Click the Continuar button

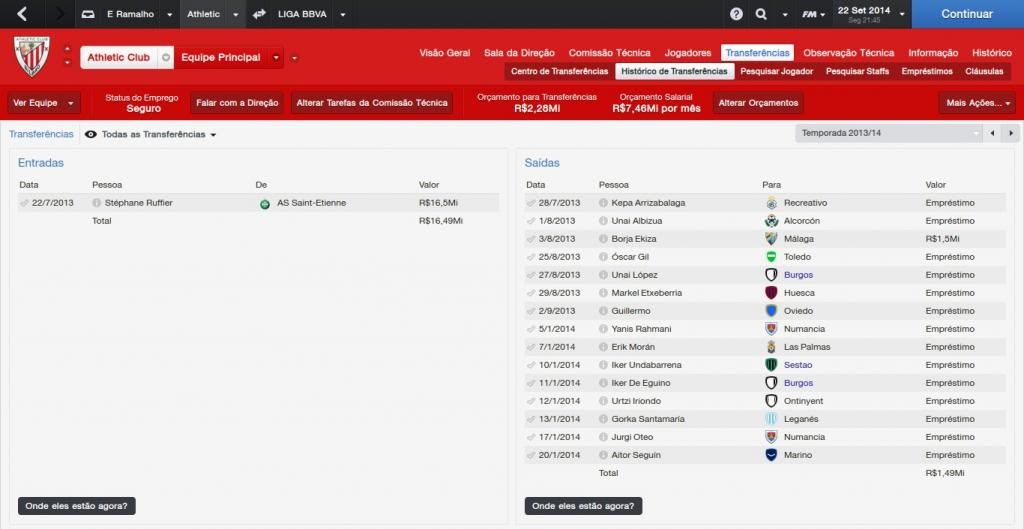966,14
